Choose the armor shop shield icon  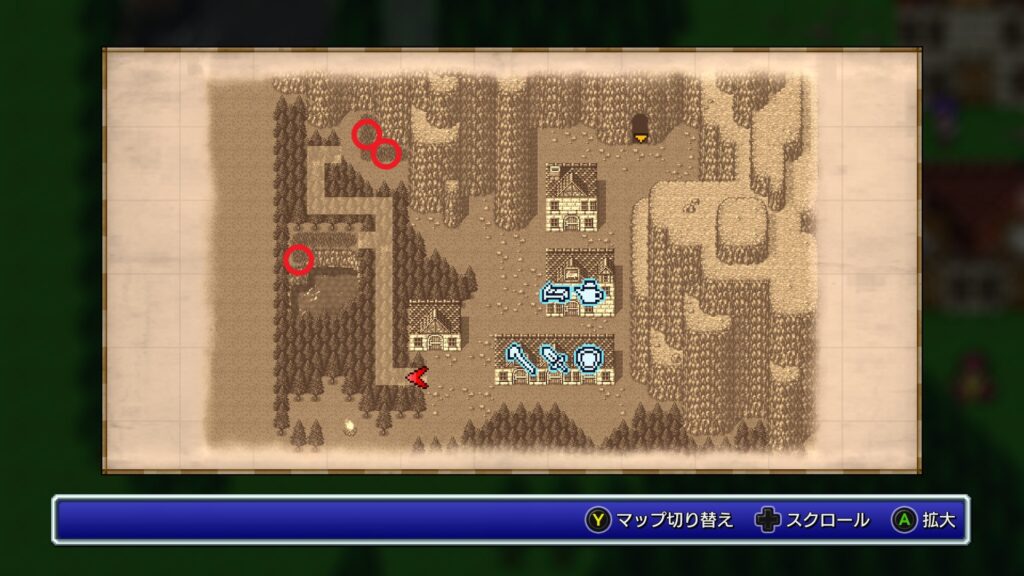pyautogui.click(x=589, y=358)
